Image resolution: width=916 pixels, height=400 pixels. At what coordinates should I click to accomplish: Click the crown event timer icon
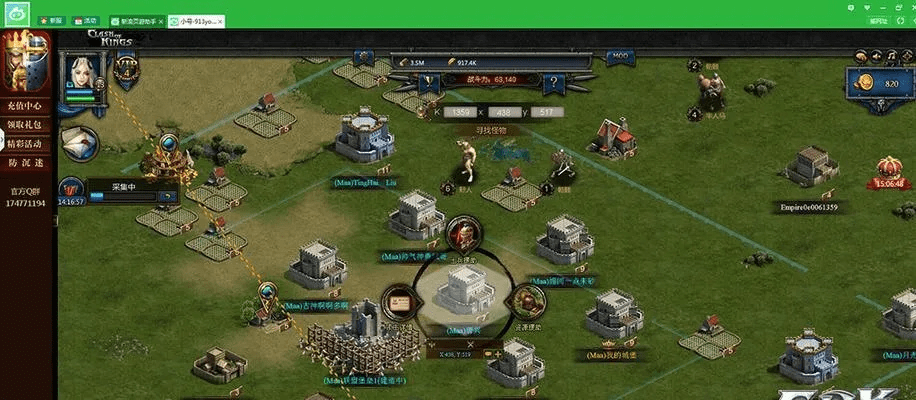[888, 170]
